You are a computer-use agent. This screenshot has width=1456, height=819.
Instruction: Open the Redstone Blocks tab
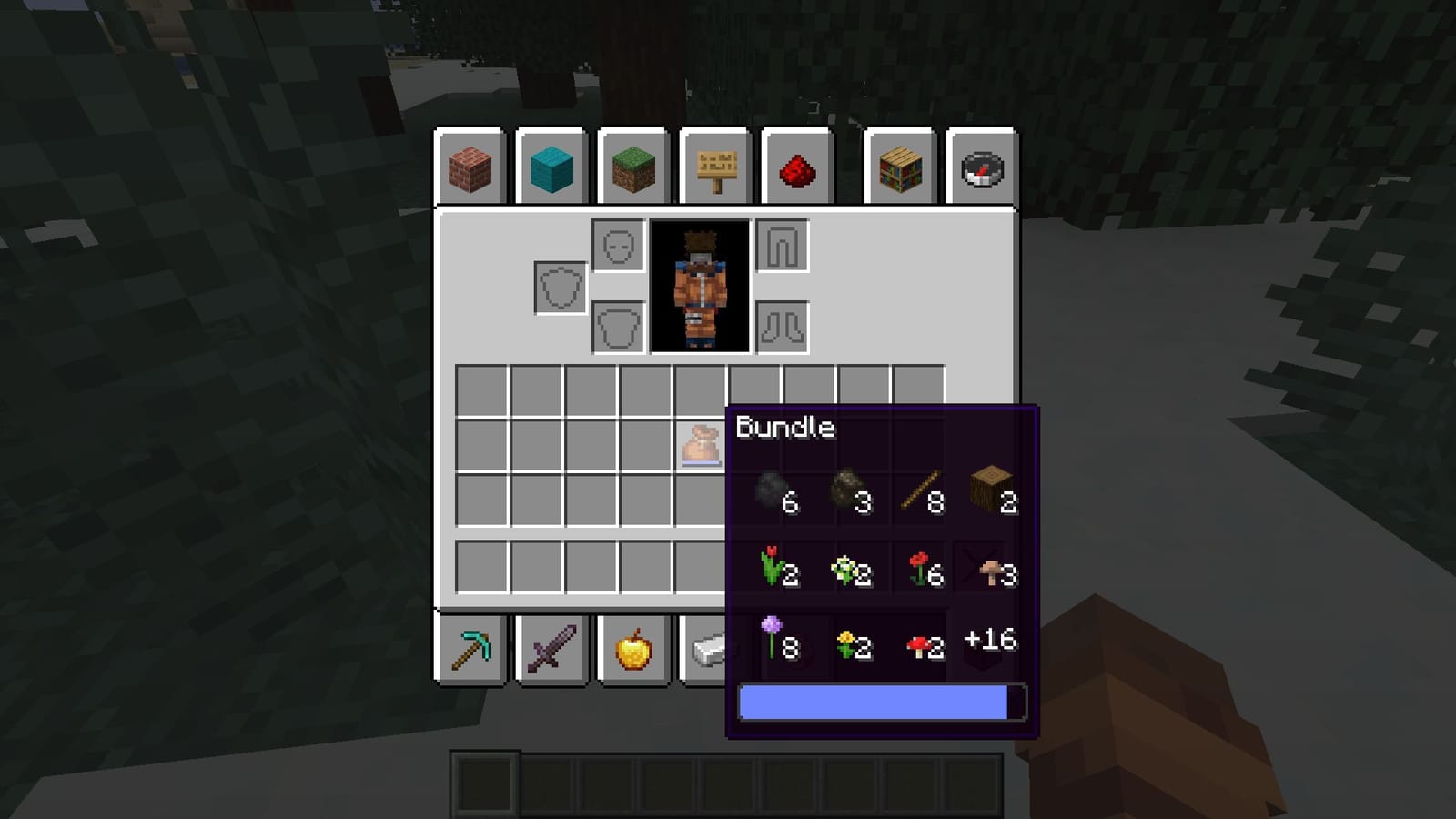tap(796, 167)
